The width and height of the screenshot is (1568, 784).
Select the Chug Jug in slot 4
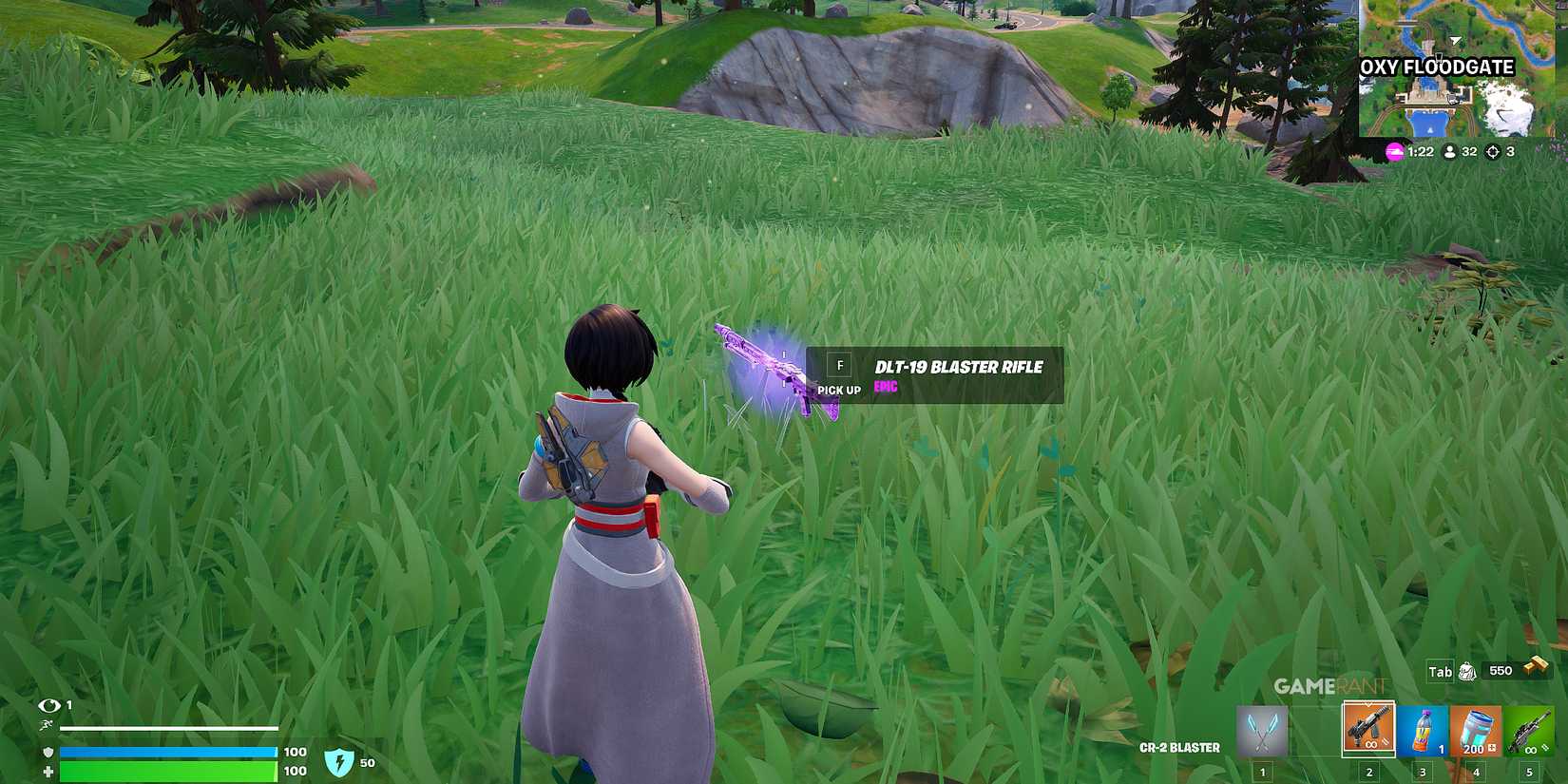(x=1474, y=728)
